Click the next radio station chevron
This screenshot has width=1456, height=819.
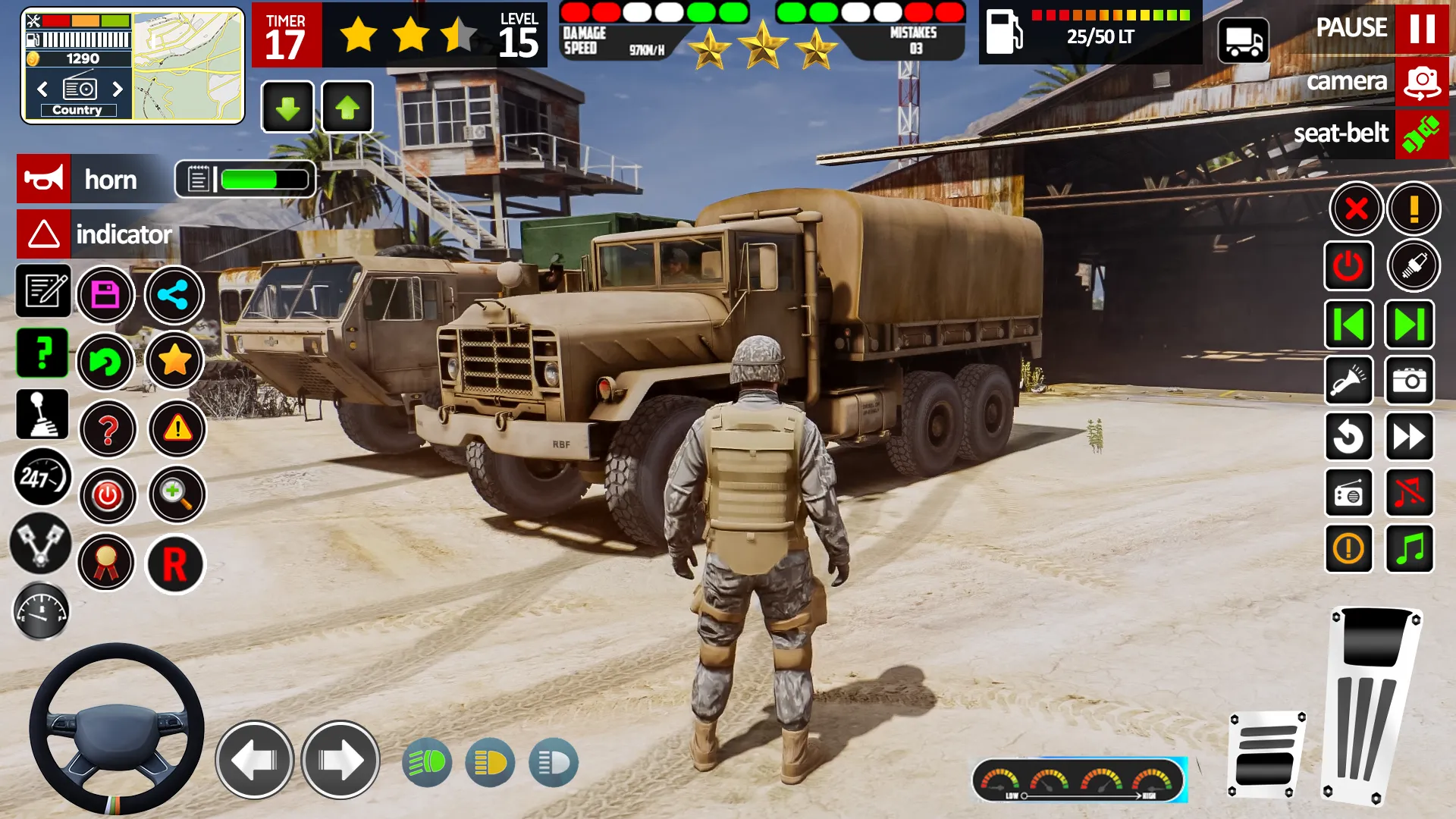[x=118, y=89]
